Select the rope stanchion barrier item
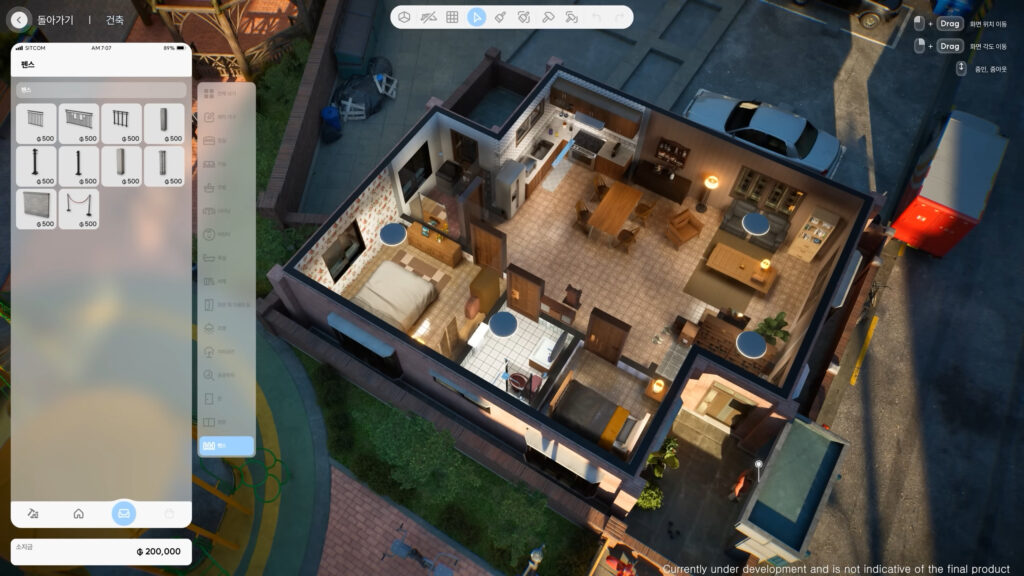This screenshot has width=1024, height=576. click(78, 209)
